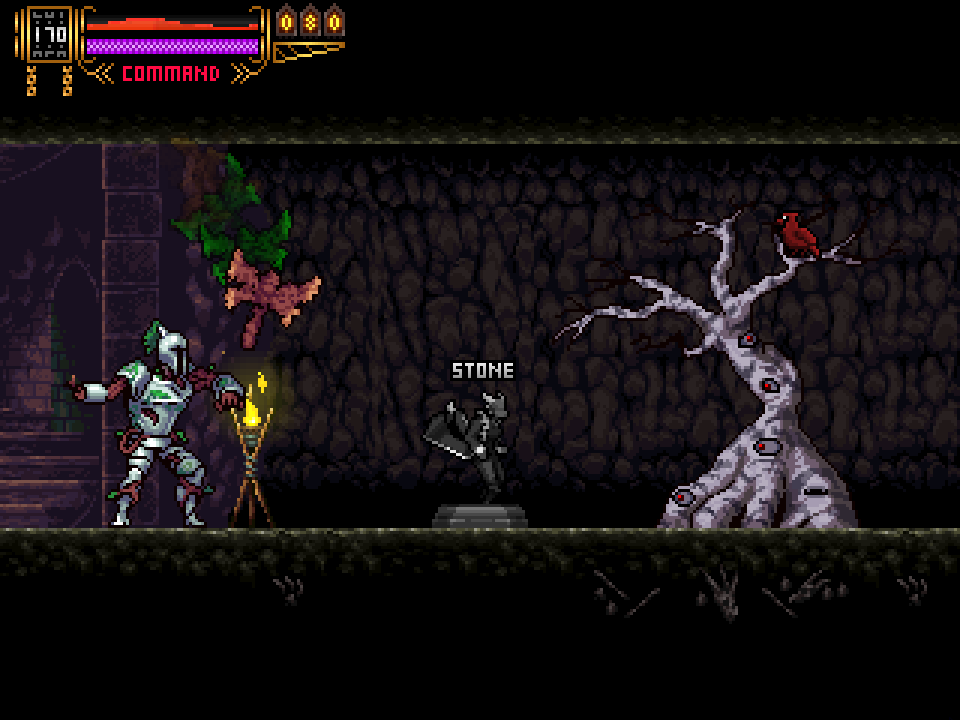Click the left chevron beside COMMAND
This screenshot has width=960, height=720.
pos(103,73)
